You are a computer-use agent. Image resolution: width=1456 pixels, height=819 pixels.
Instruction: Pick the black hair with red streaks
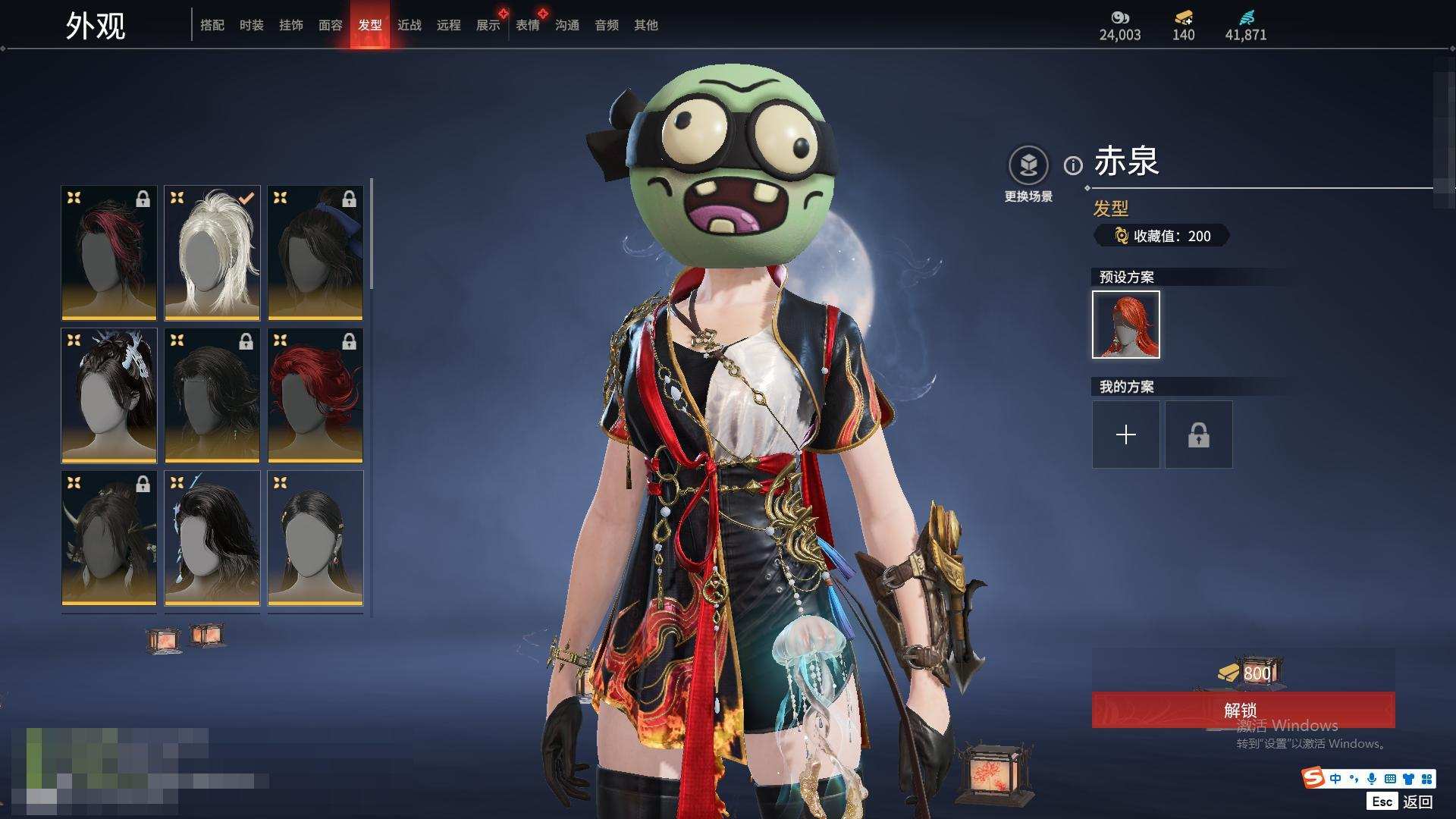coord(109,253)
